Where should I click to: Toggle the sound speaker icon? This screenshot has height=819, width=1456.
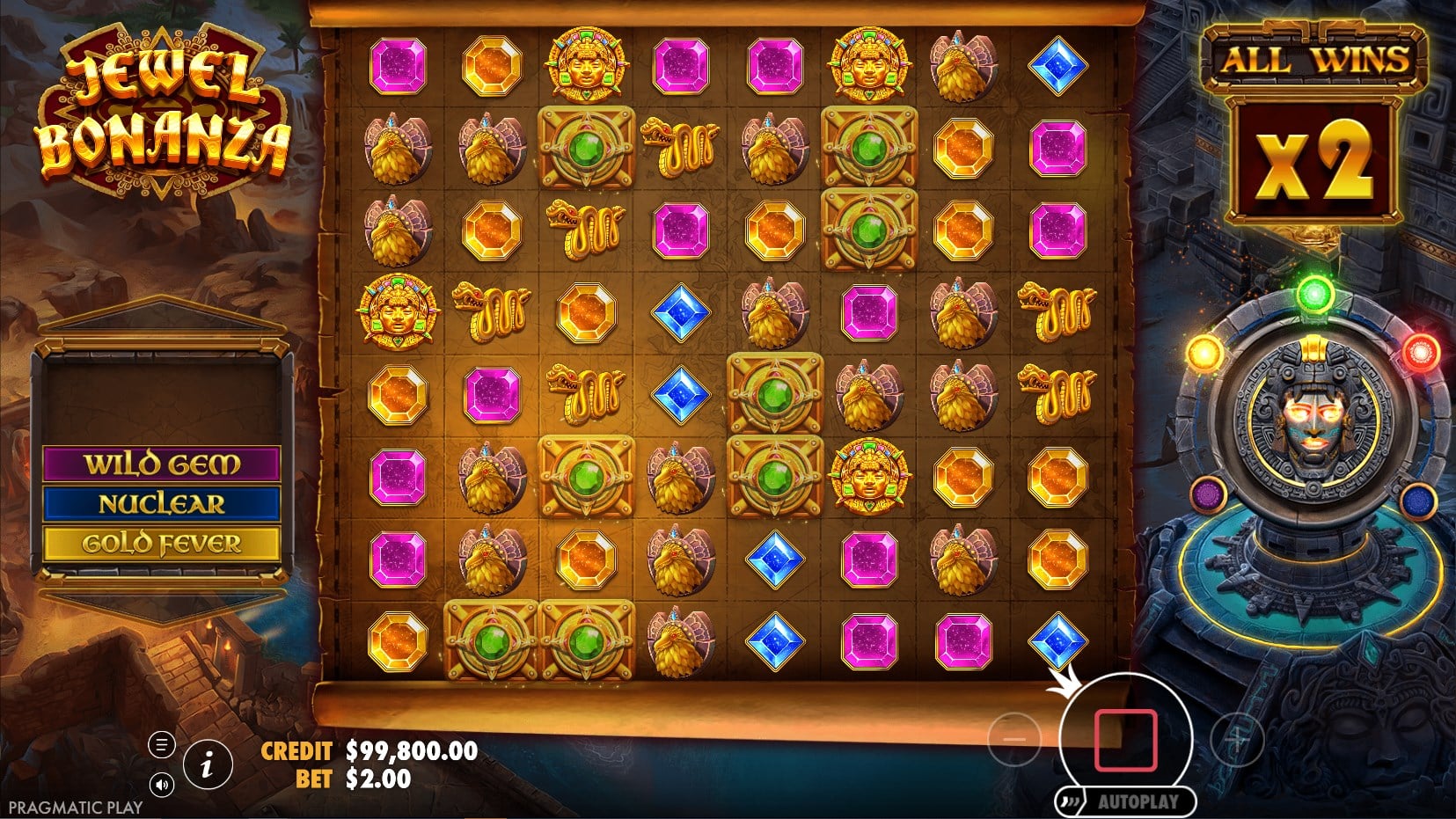click(x=161, y=784)
